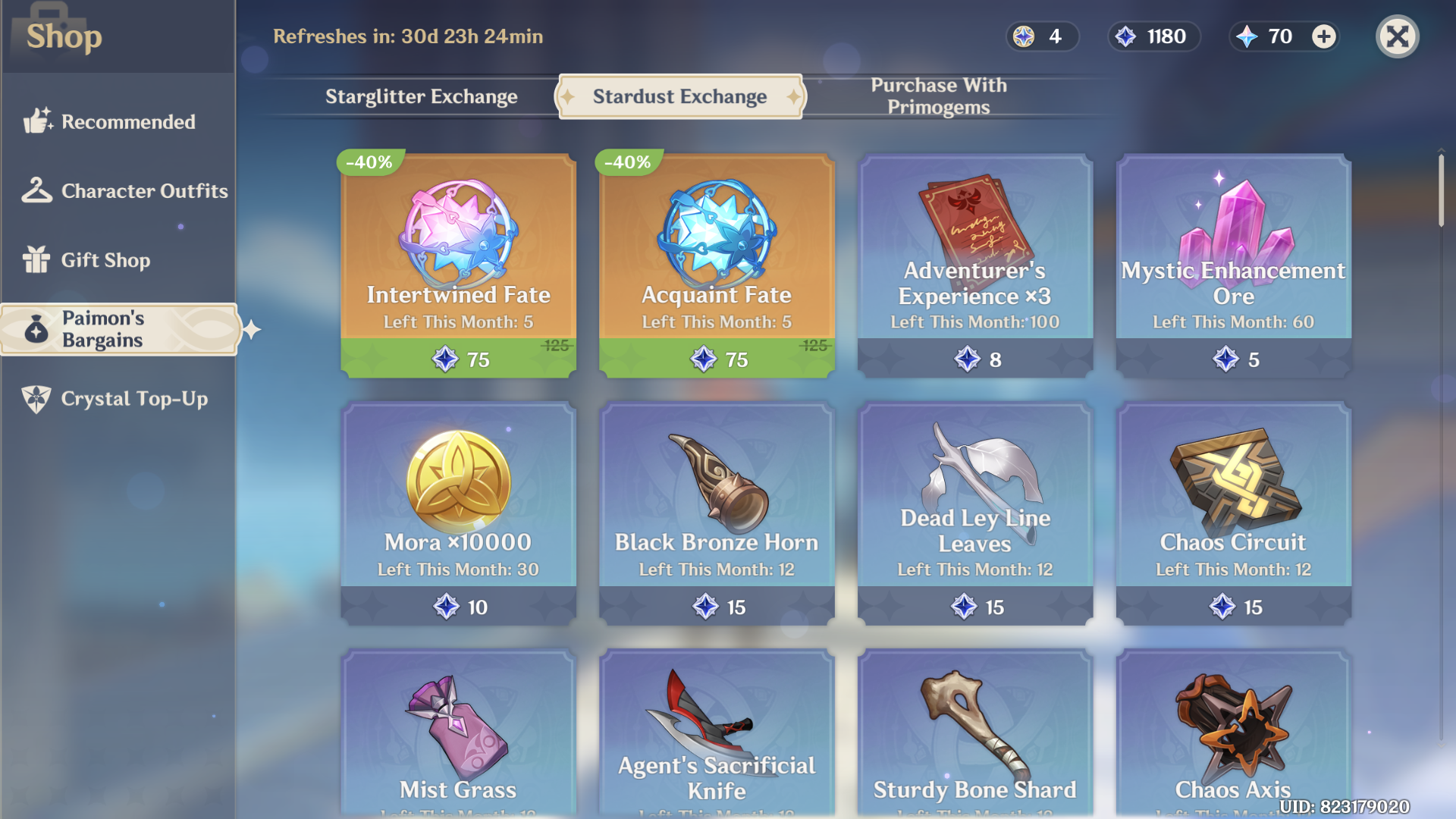Switch to the Starglitter Exchange tab
1456x819 pixels.
tap(422, 96)
